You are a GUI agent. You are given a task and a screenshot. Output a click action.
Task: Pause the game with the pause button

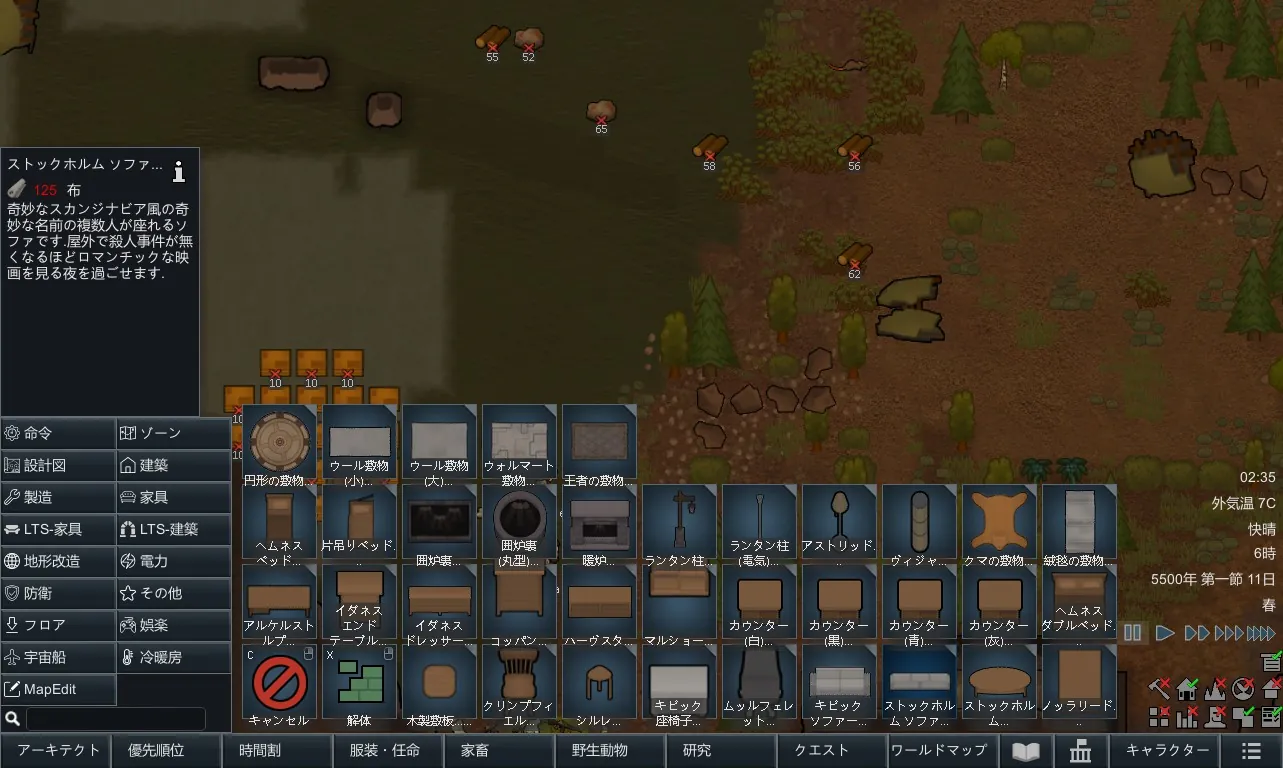(x=1133, y=632)
